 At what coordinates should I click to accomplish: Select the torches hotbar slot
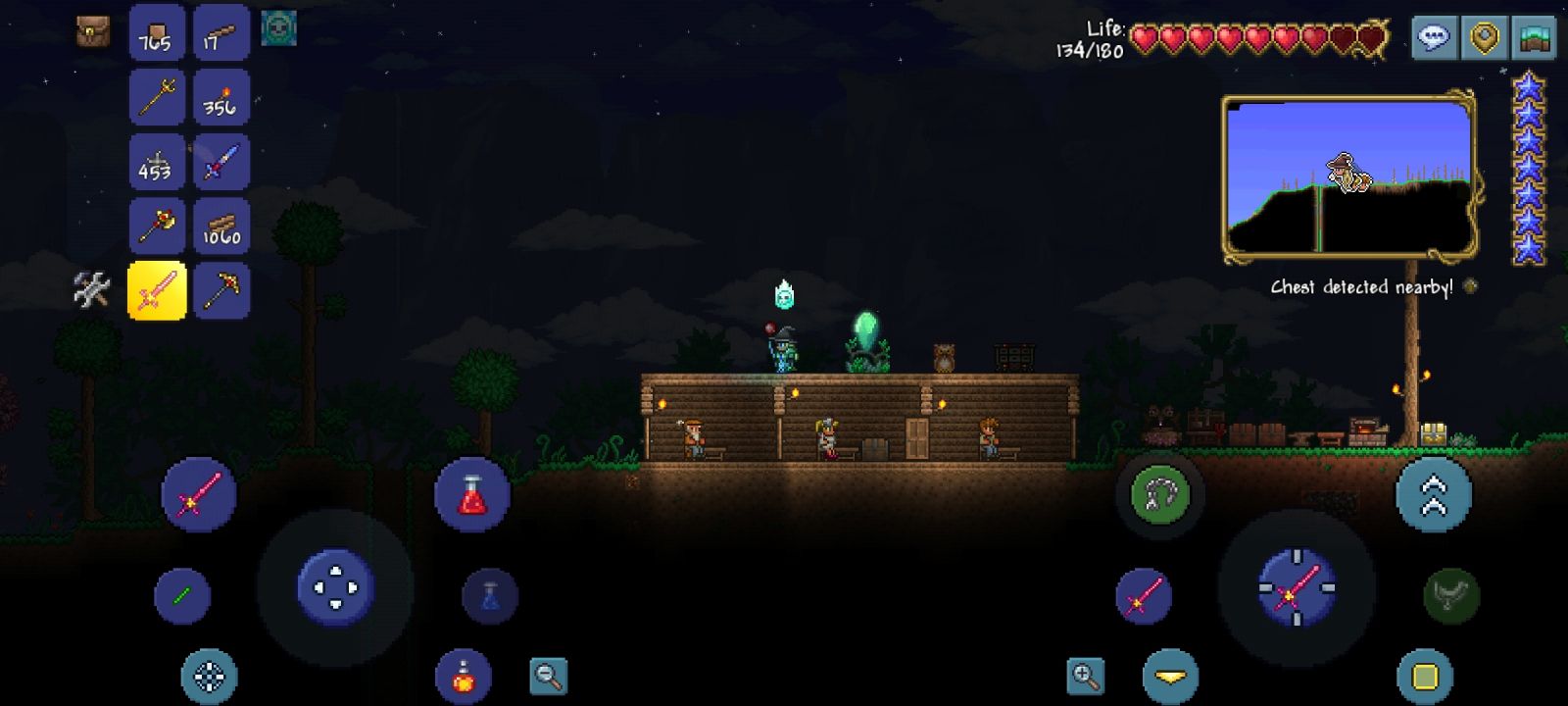pyautogui.click(x=221, y=97)
